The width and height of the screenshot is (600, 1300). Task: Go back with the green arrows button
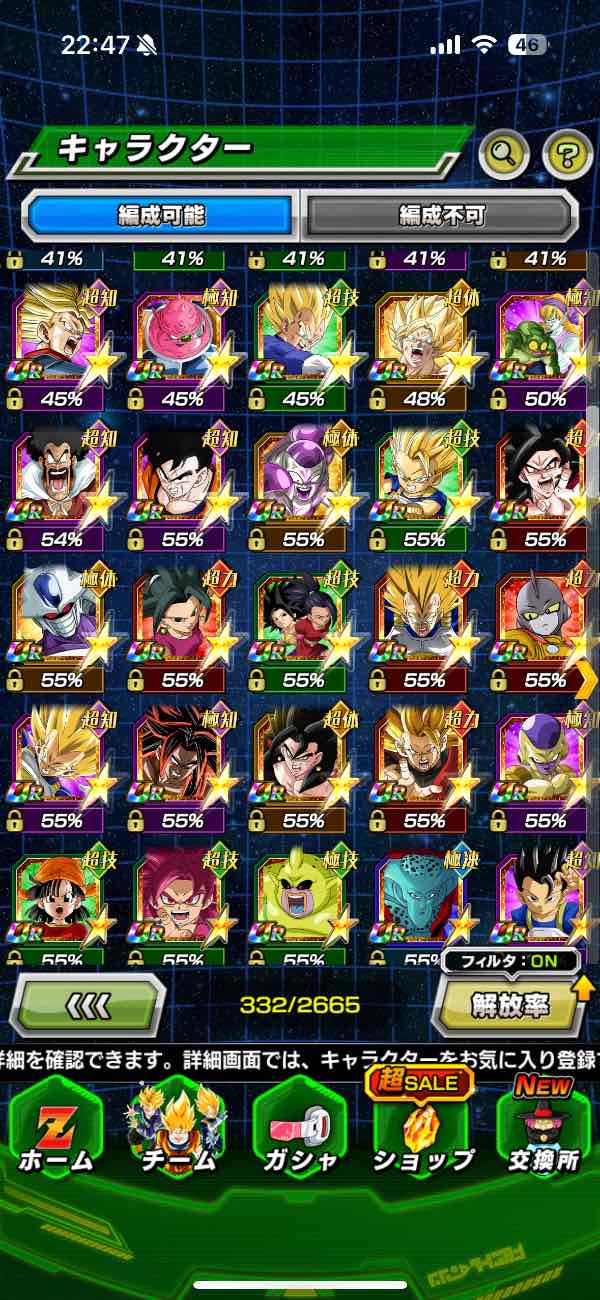pos(88,1005)
